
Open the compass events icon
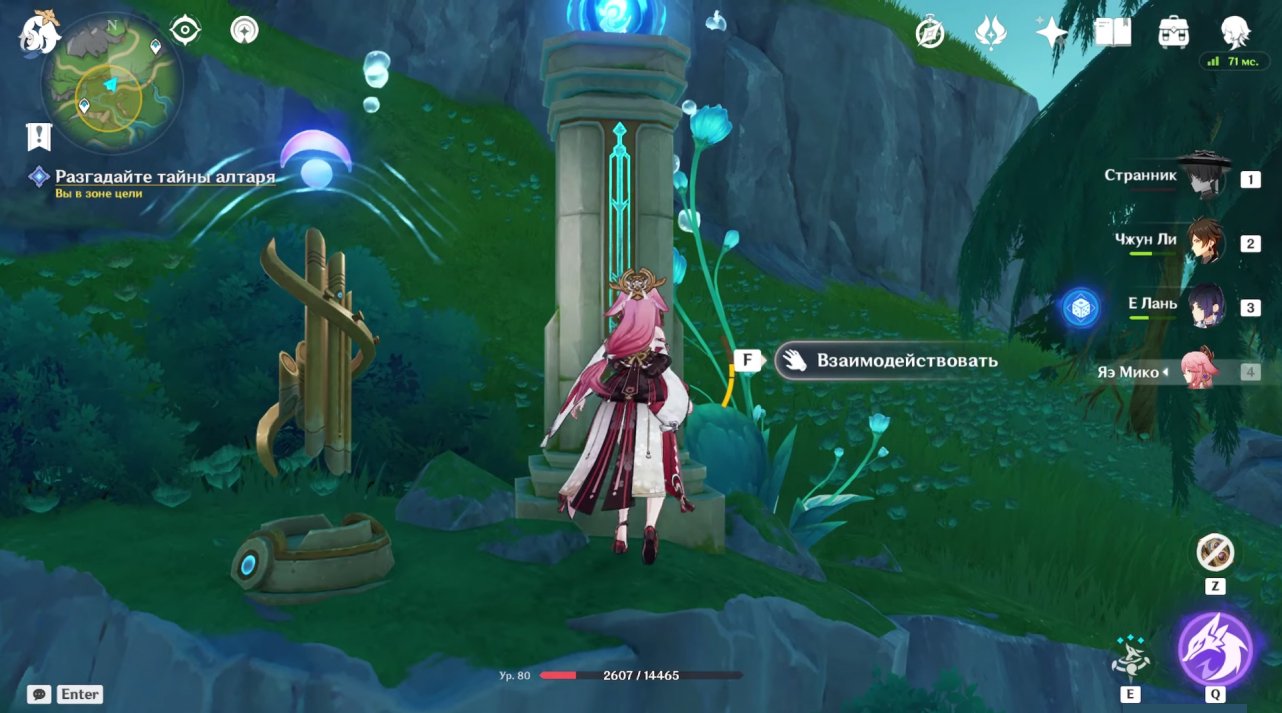(x=930, y=33)
